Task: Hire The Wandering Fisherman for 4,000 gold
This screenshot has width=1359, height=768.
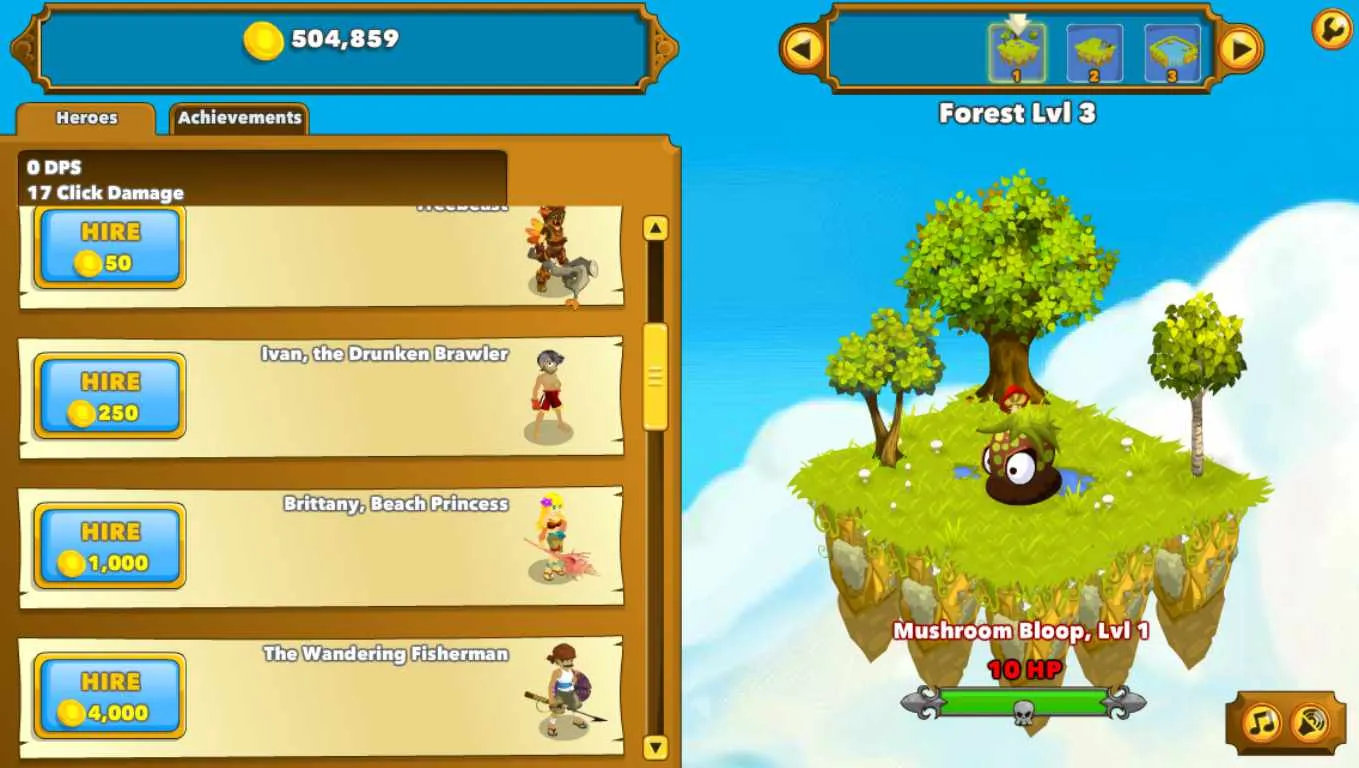Action: point(109,695)
